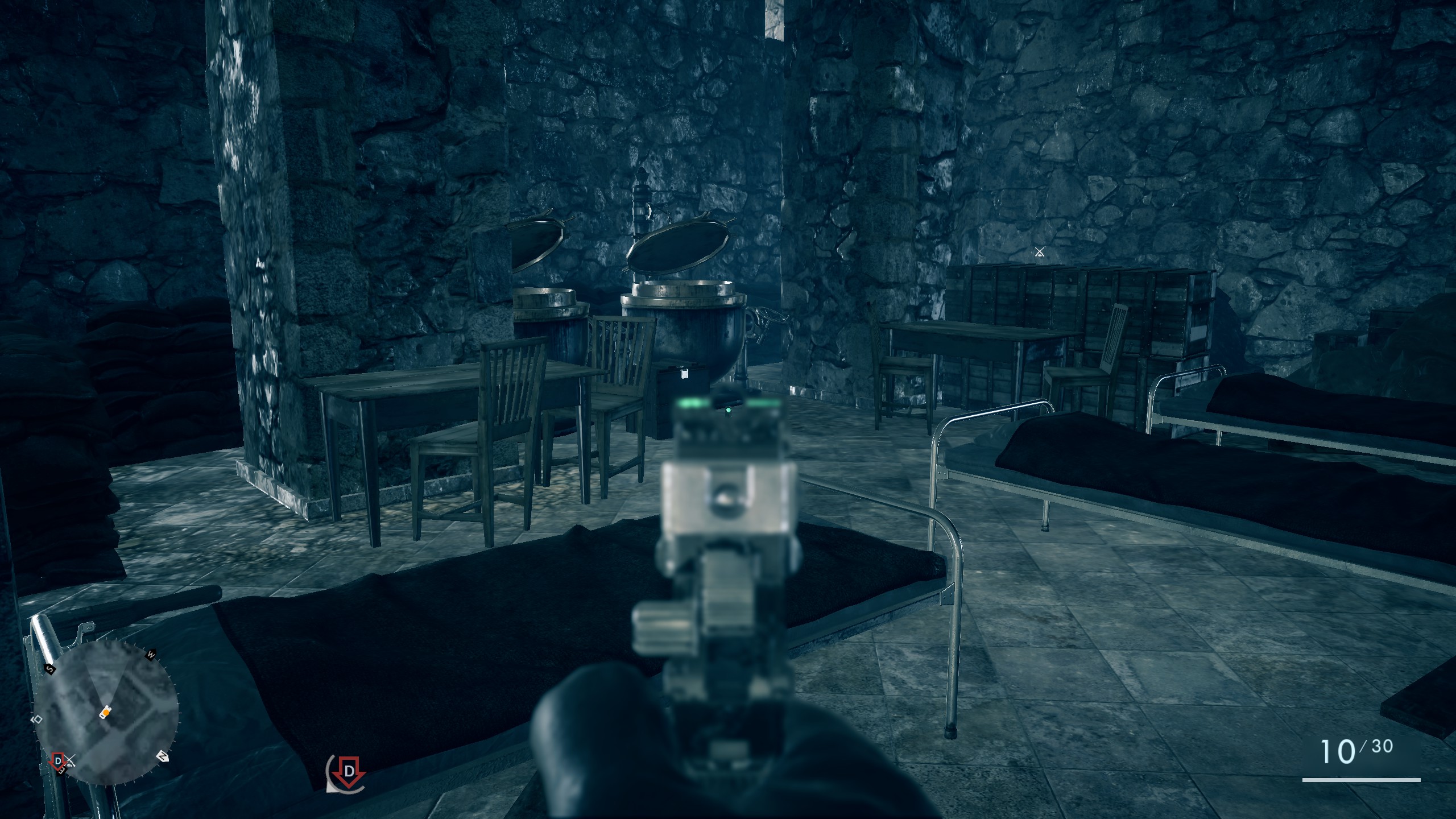
Task: Click the objective D icon on the minimap edge
Action: point(58,761)
